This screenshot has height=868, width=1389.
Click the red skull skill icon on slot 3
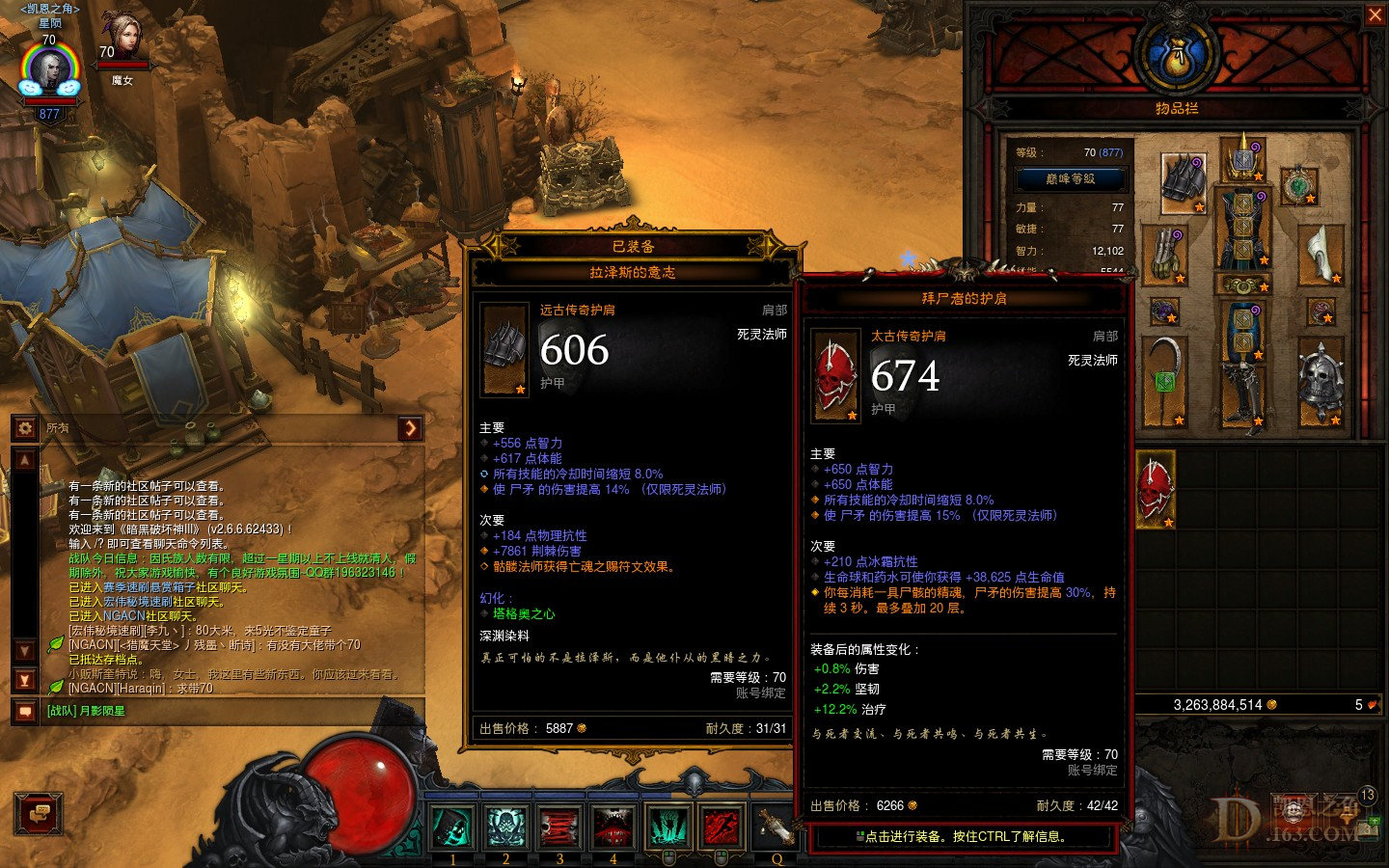point(559,827)
